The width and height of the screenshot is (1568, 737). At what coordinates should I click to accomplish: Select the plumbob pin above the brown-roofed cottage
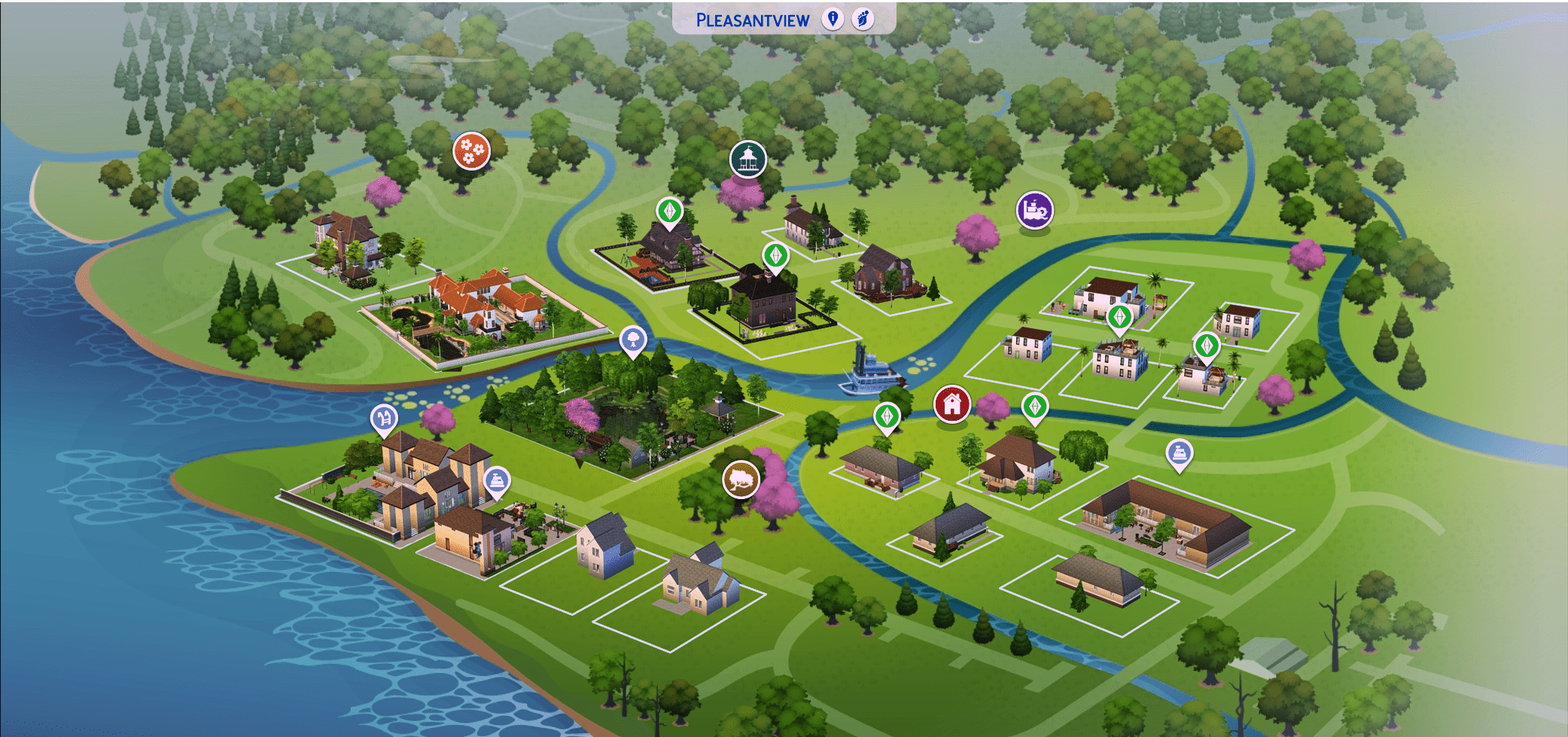[x=1035, y=407]
